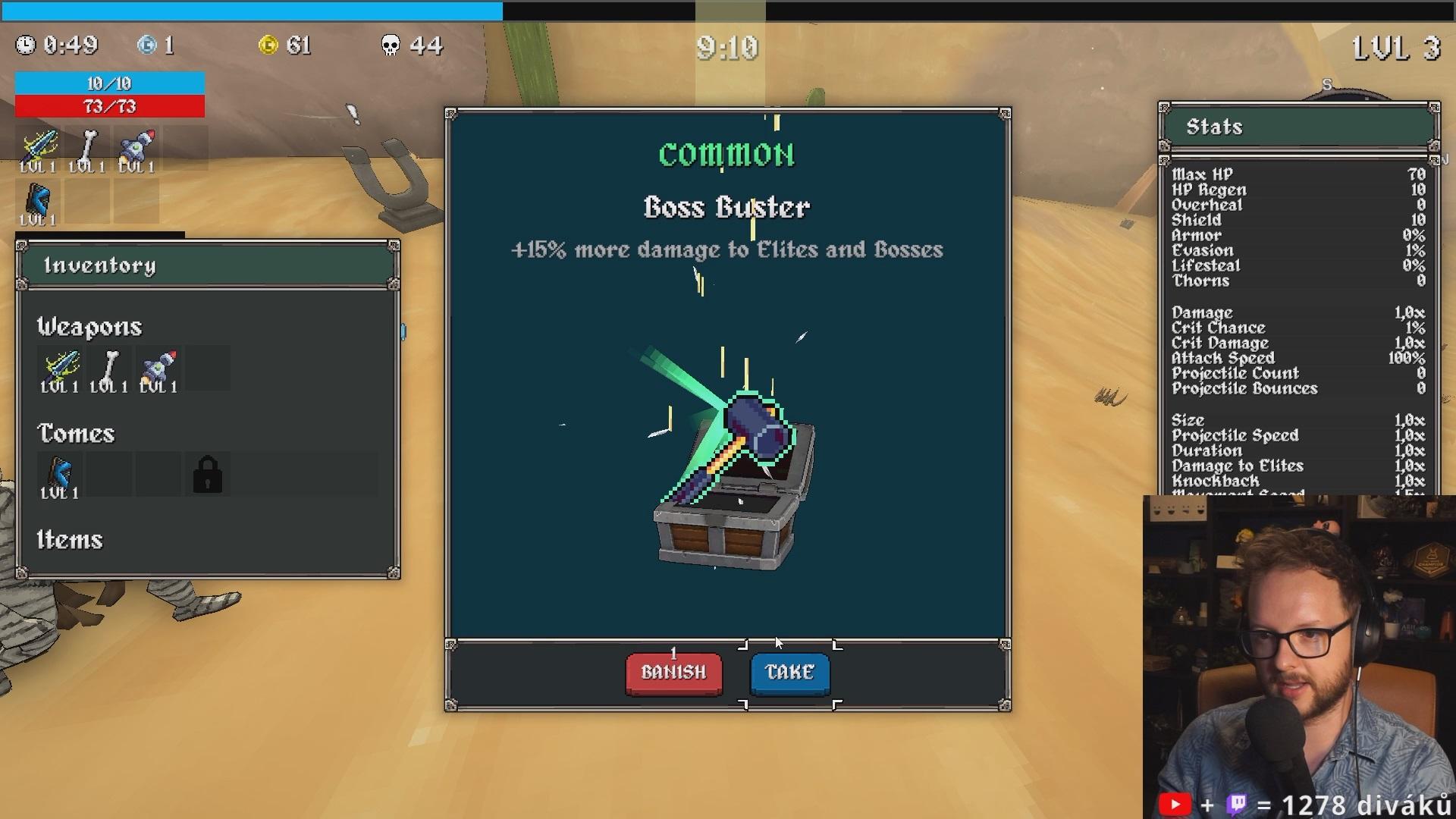Viewport: 1456px width, 819px height.
Task: Click the Inventory panel header
Action: pyautogui.click(x=208, y=265)
